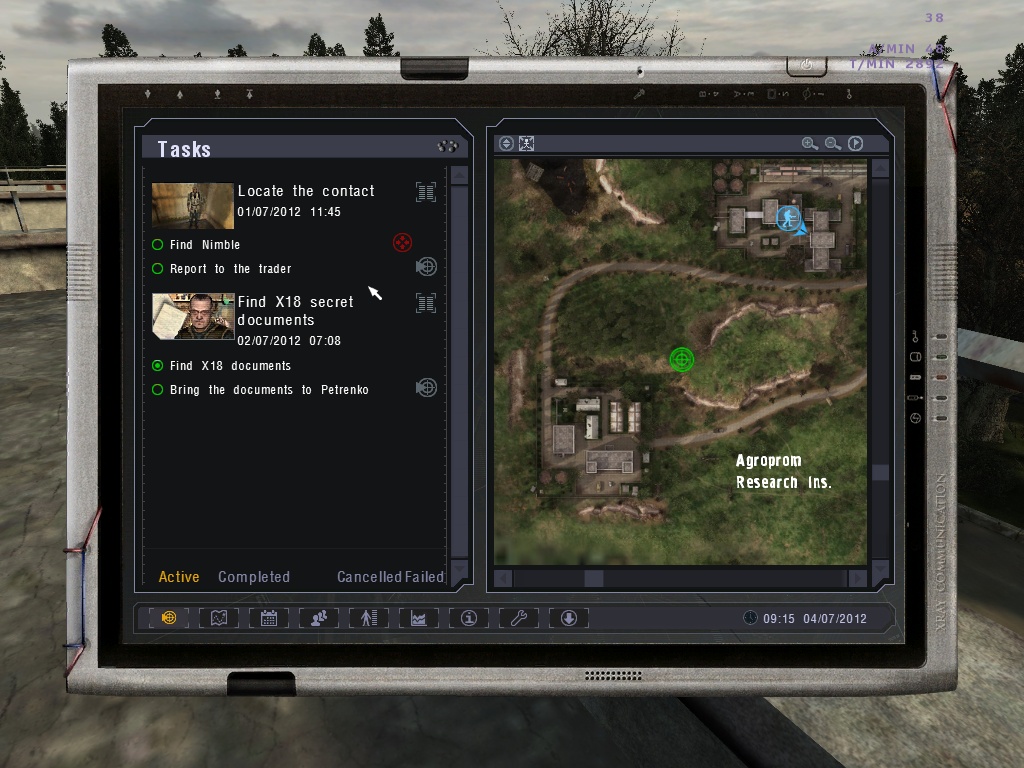Image resolution: width=1024 pixels, height=768 pixels.
Task: Click the green target marker on the map
Action: click(x=682, y=359)
